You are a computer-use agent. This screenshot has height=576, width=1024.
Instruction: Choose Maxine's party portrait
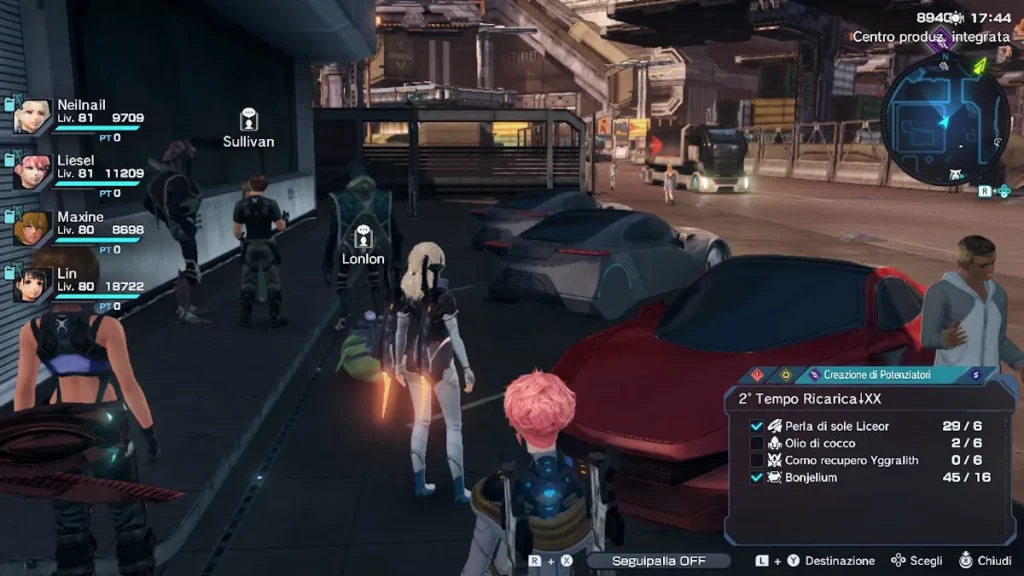(x=32, y=227)
